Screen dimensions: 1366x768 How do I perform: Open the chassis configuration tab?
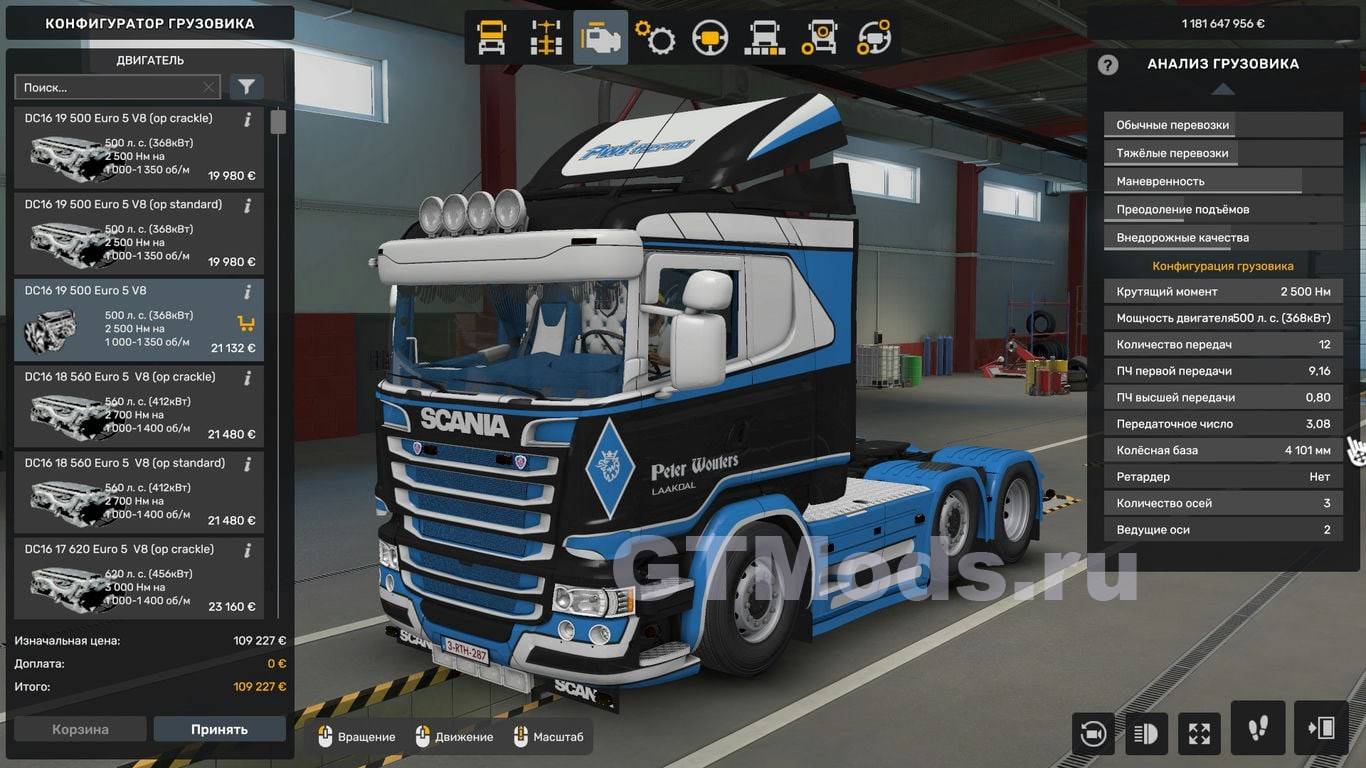[x=546, y=38]
